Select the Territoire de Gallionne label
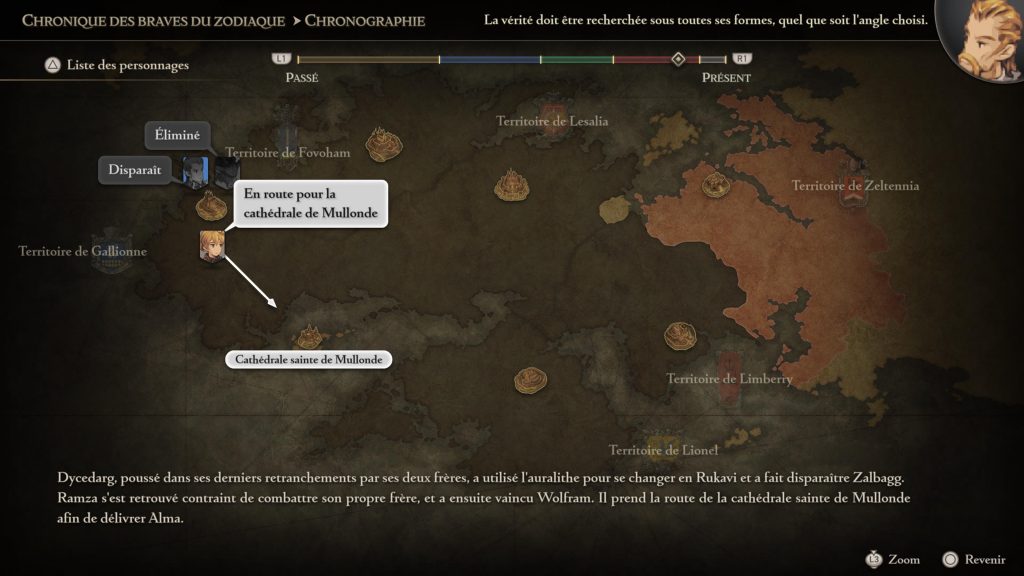This screenshot has height=576, width=1024. [82, 251]
